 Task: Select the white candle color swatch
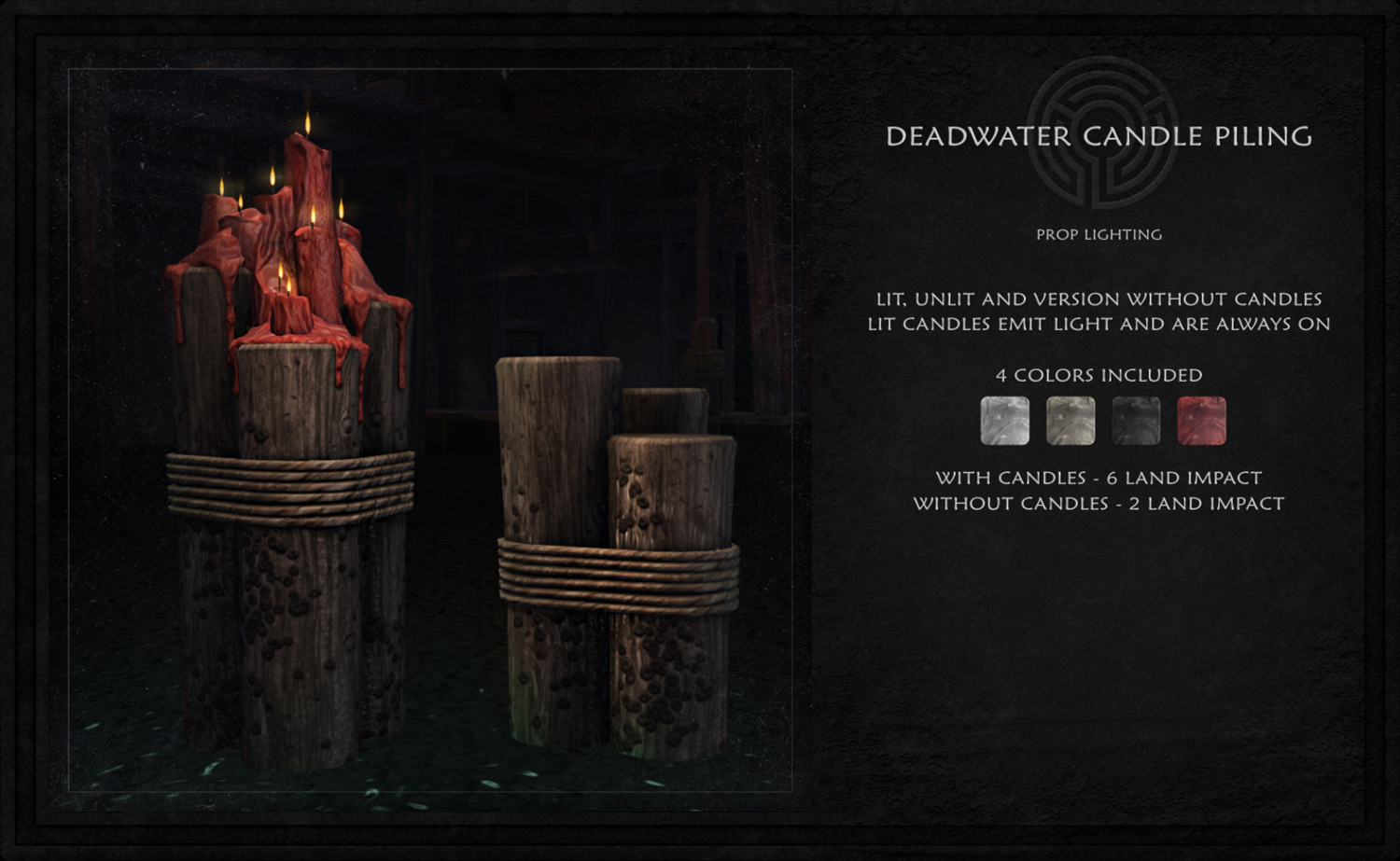1004,421
